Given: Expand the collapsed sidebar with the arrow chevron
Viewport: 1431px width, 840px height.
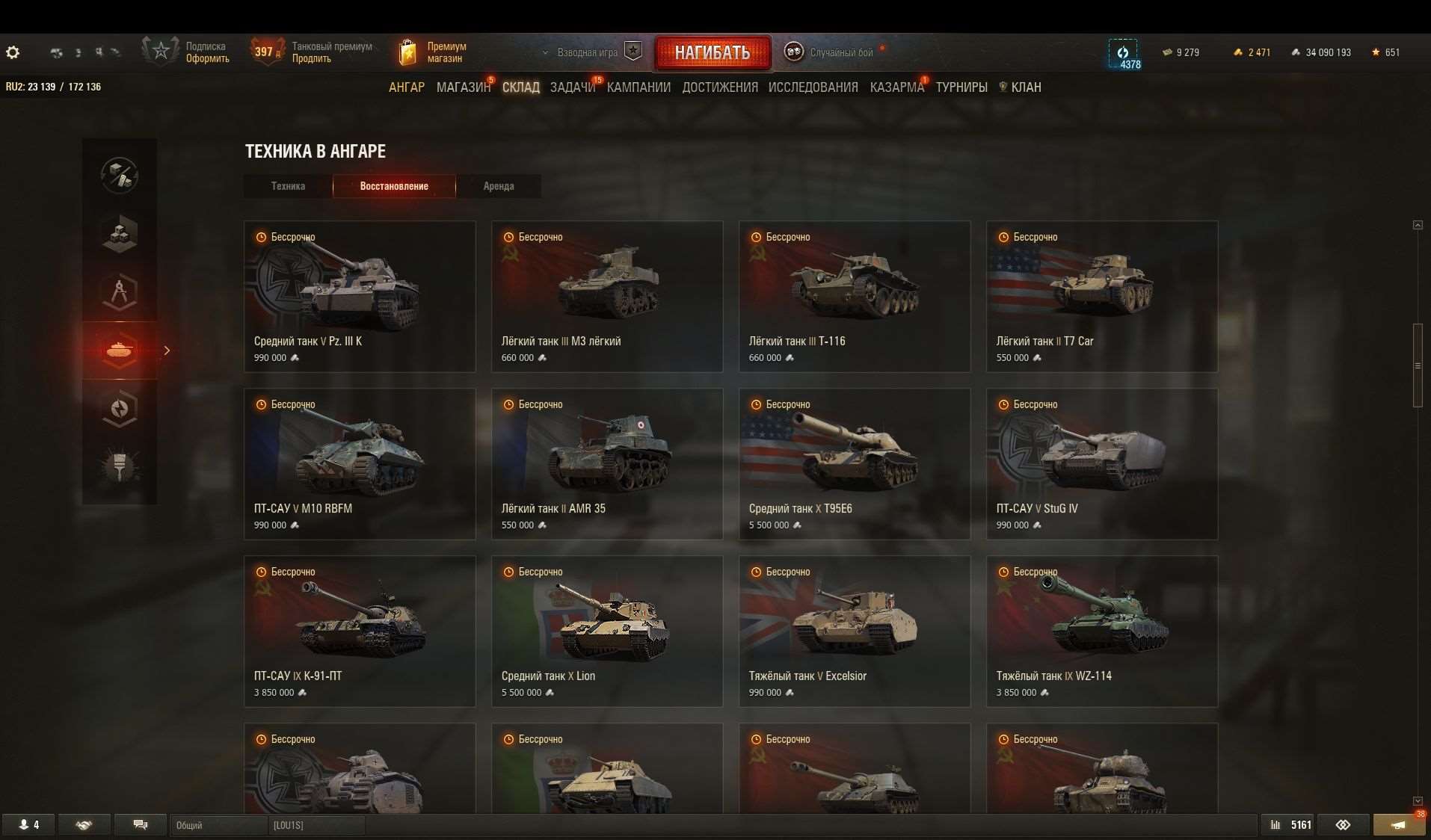Looking at the screenshot, I should click(x=167, y=350).
